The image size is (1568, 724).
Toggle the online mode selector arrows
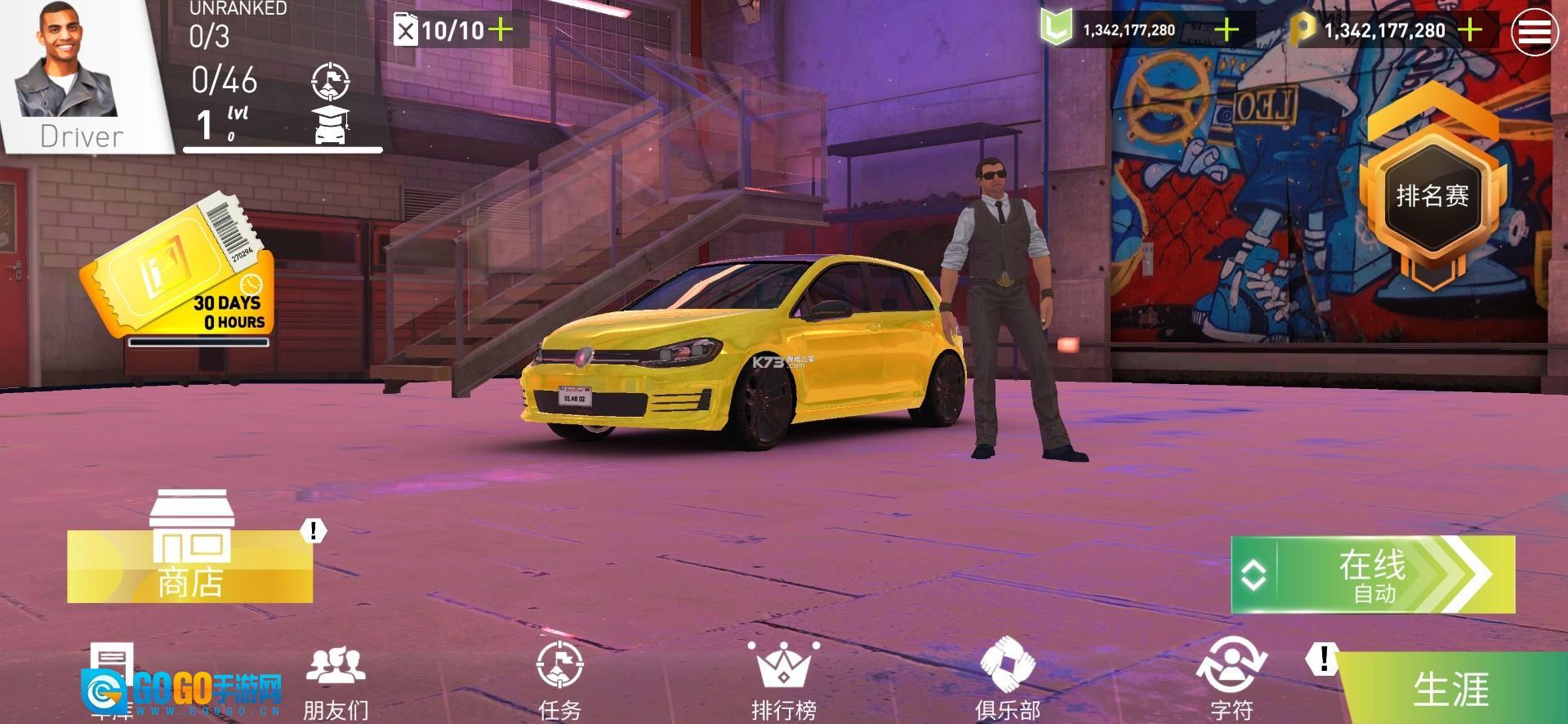1254,575
